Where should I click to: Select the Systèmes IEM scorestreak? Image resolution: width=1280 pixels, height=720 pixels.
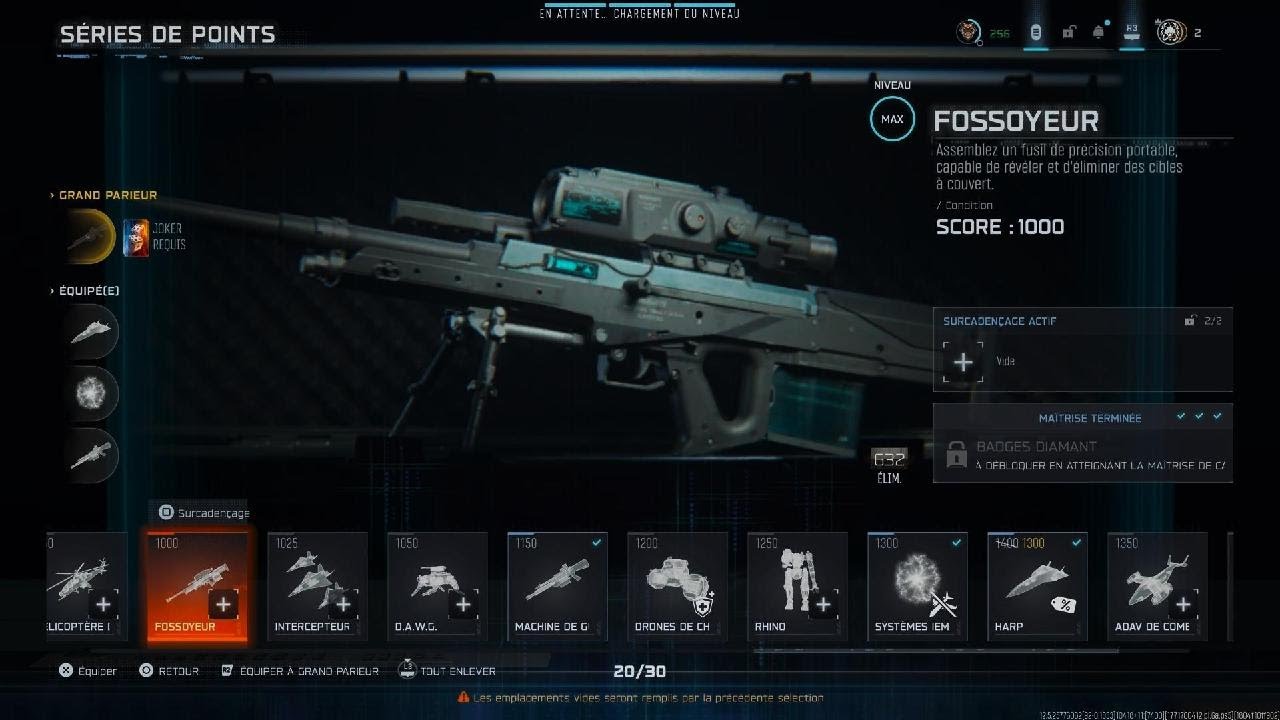[x=917, y=586]
